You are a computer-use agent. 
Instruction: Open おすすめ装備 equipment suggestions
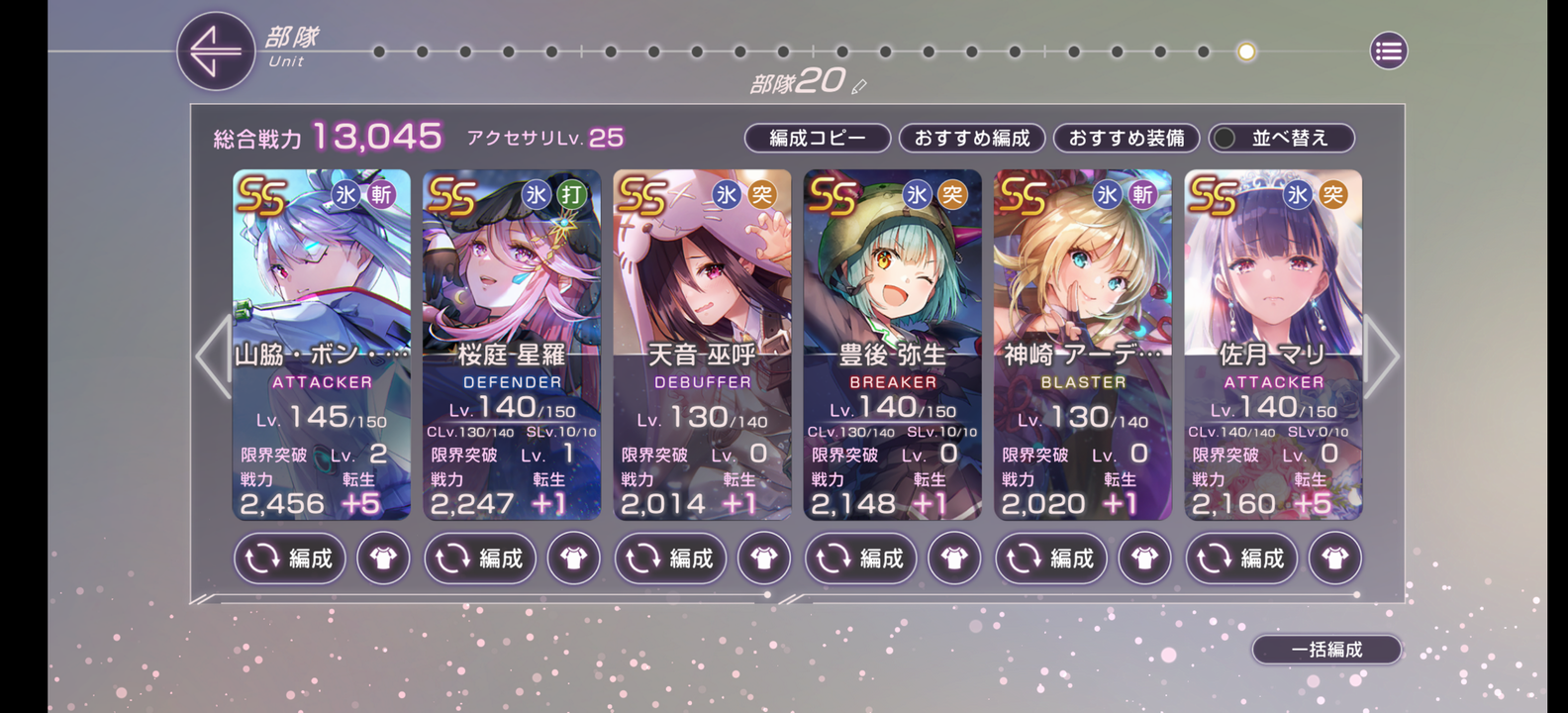[1127, 138]
